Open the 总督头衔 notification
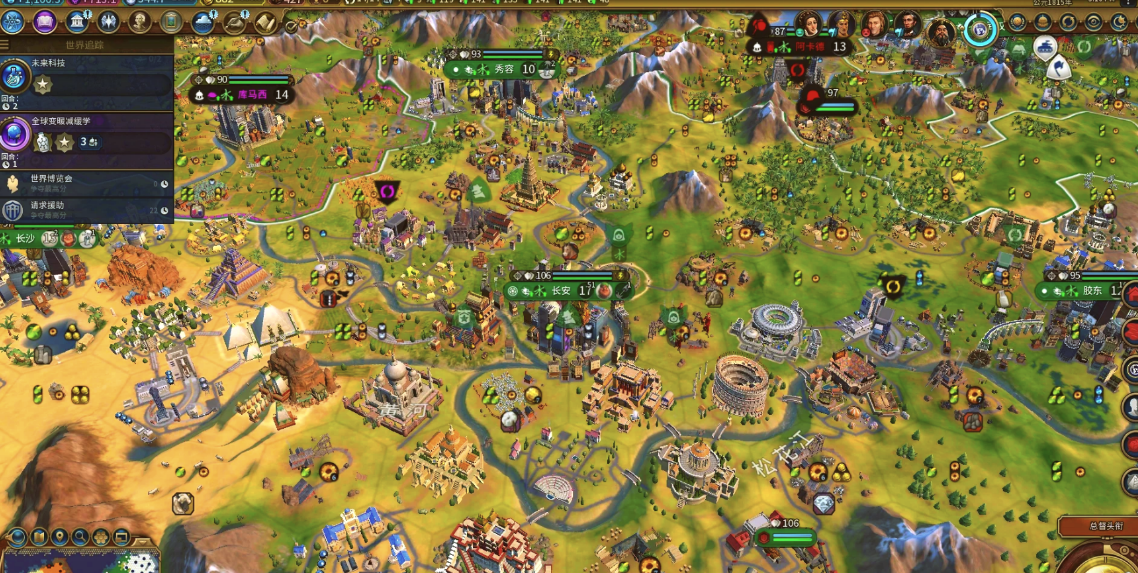The height and width of the screenshot is (573, 1138). coord(1096,525)
